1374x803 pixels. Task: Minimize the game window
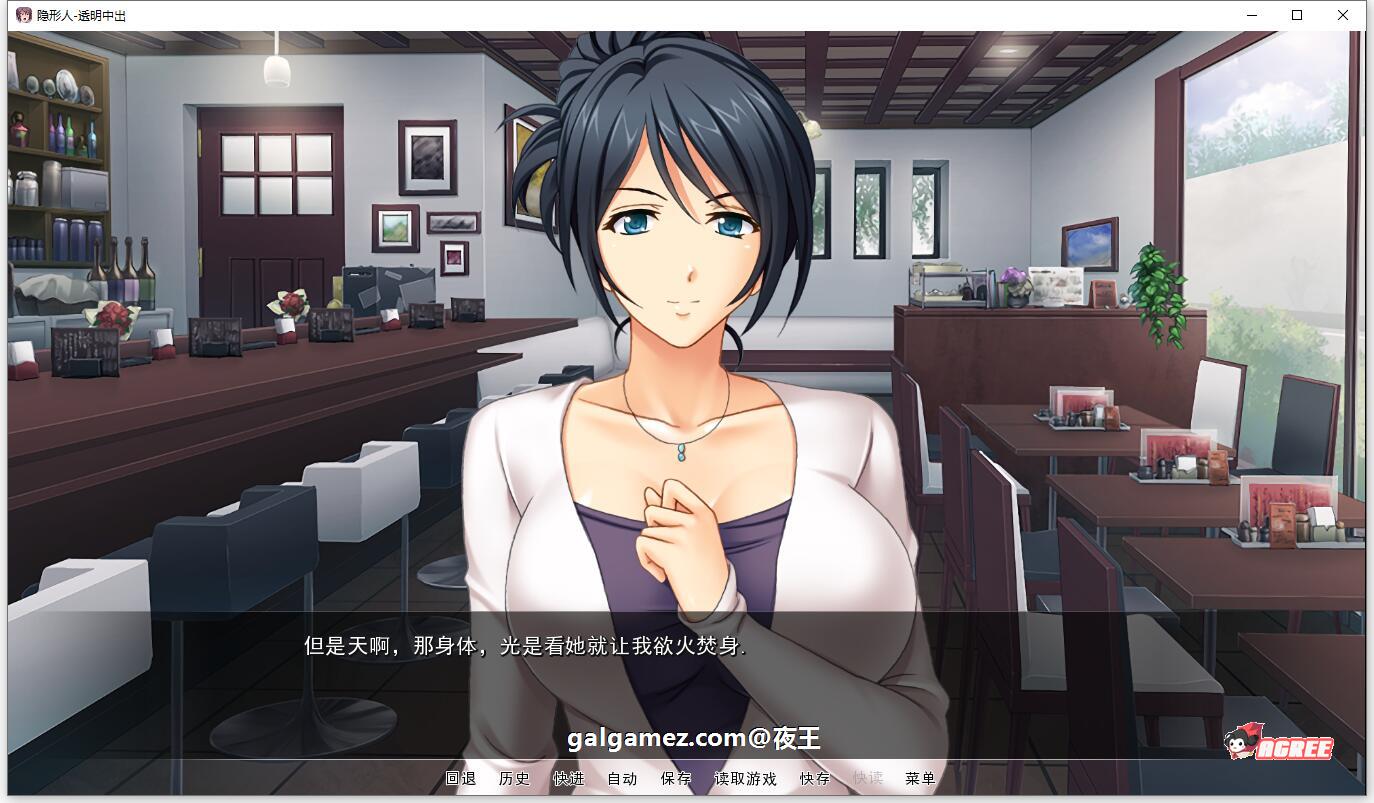click(x=1250, y=15)
